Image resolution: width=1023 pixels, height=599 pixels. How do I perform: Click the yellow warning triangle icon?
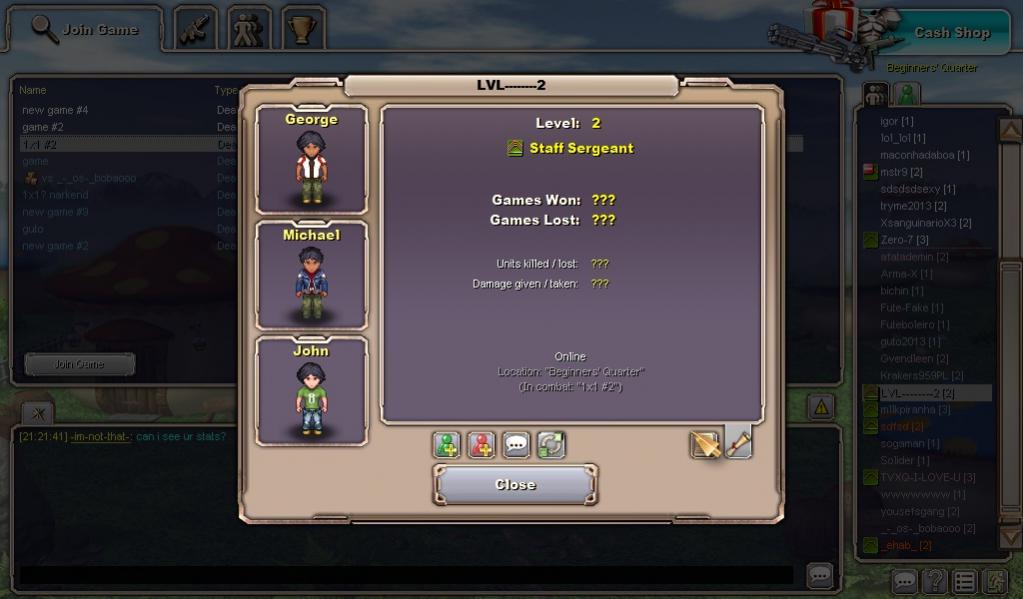pos(820,406)
